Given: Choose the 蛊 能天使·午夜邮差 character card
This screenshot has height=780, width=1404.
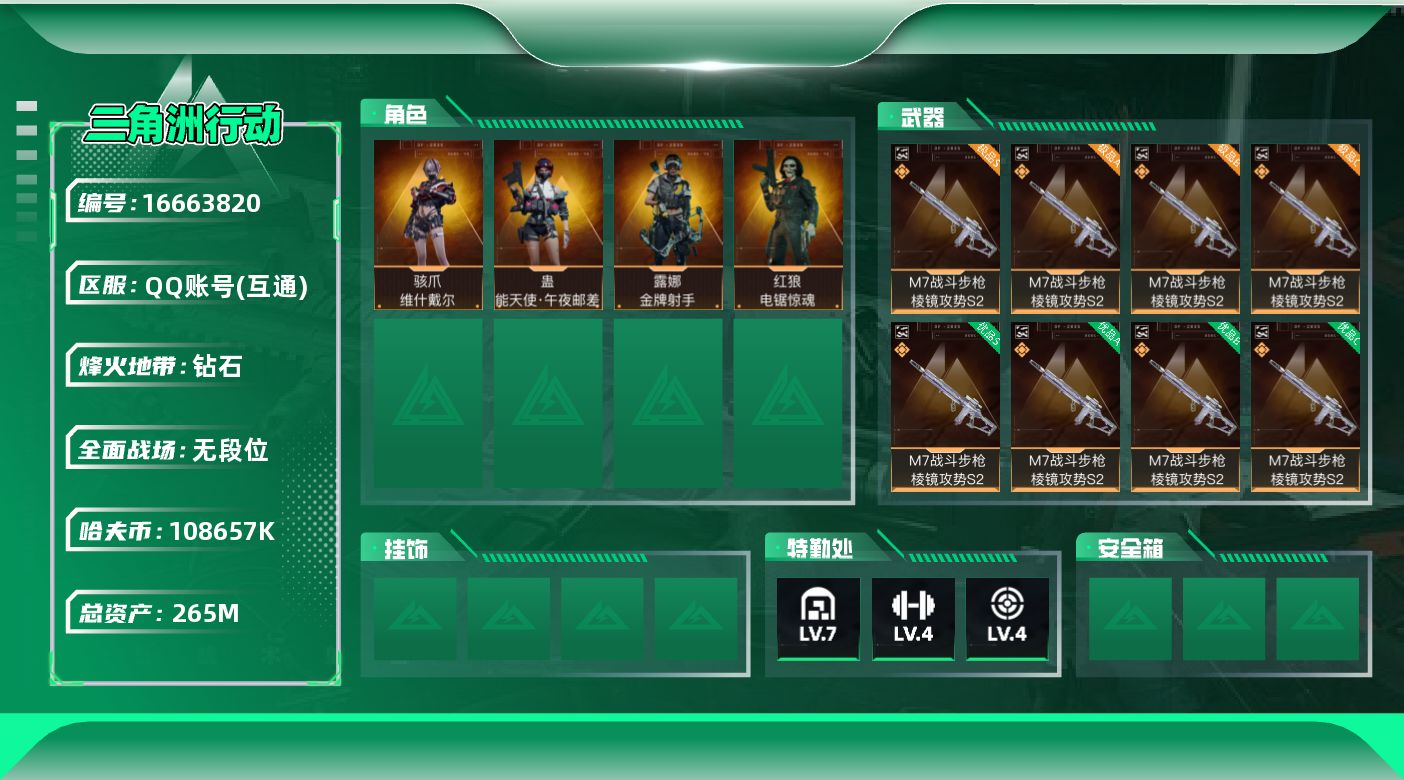Looking at the screenshot, I should pyautogui.click(x=548, y=224).
